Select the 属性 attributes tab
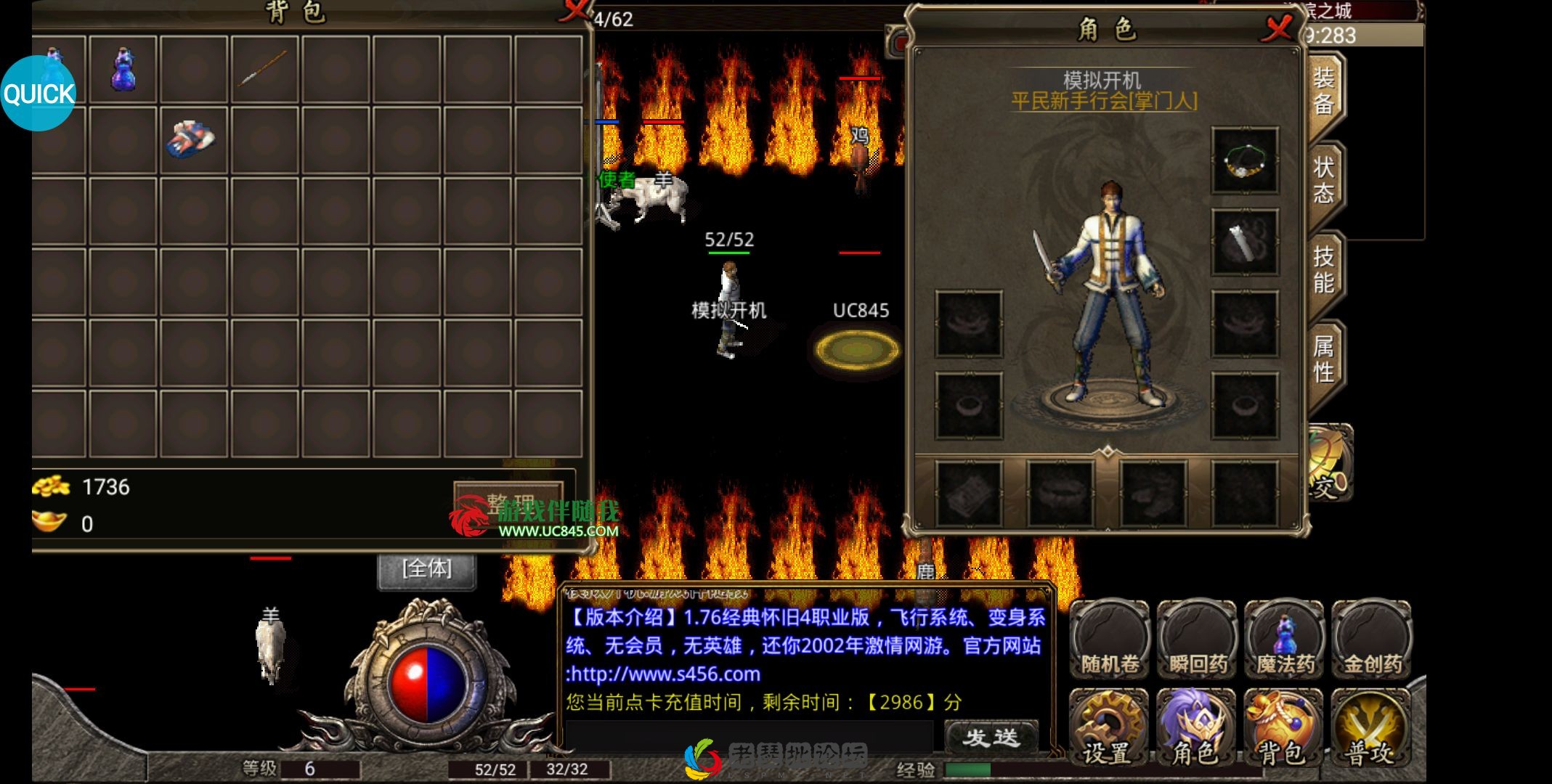 point(1323,359)
